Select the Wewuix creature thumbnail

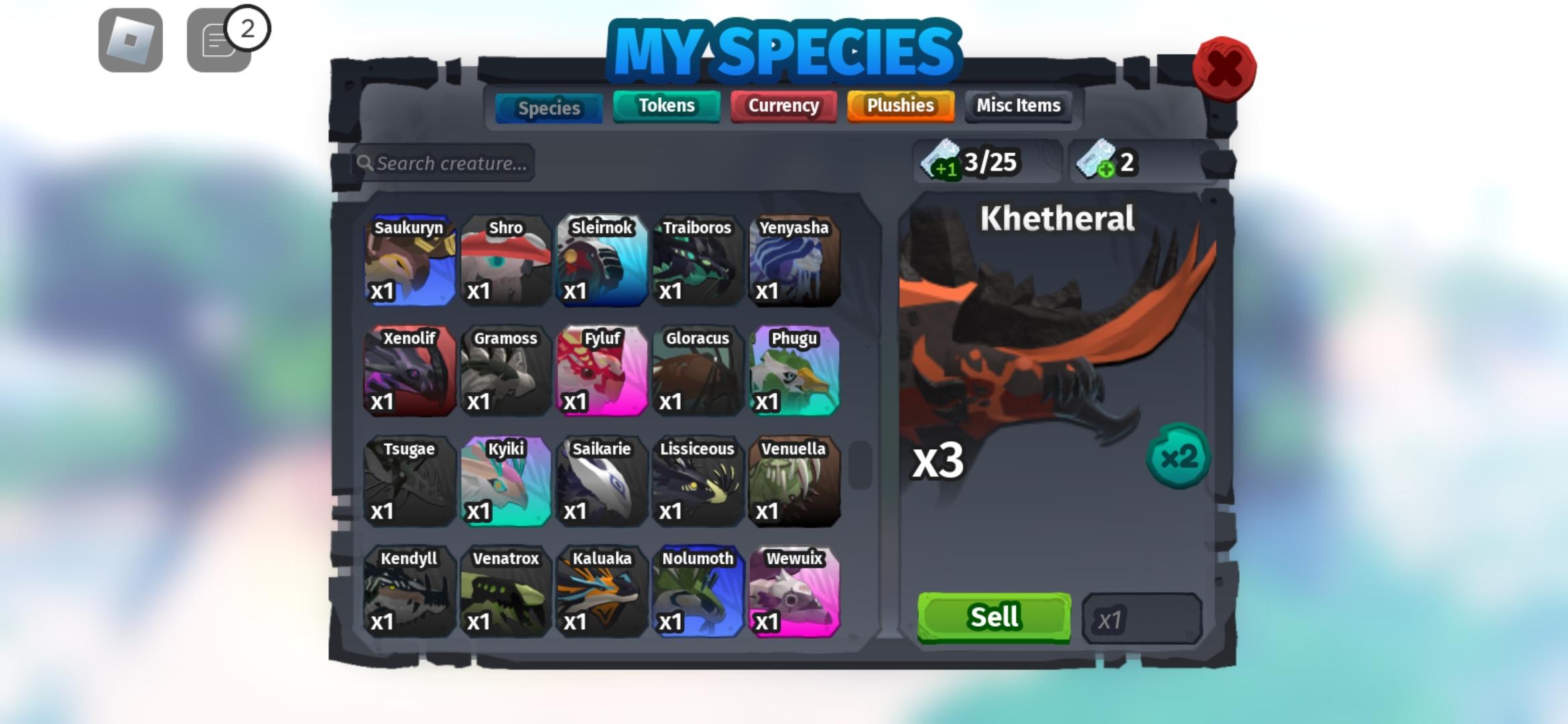794,594
